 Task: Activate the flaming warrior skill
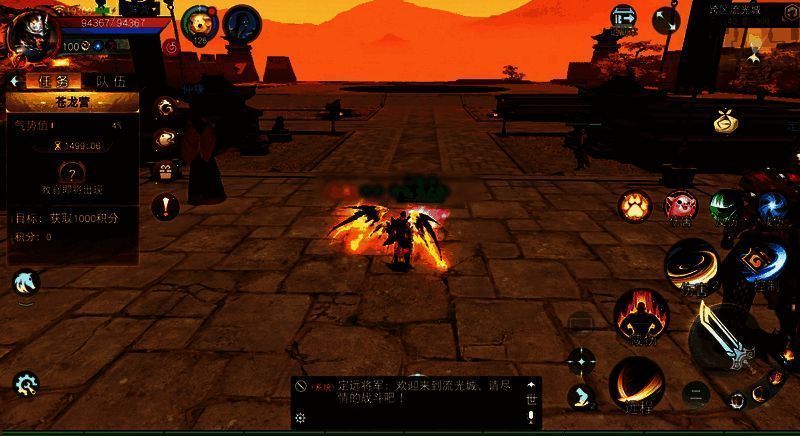coord(639,317)
